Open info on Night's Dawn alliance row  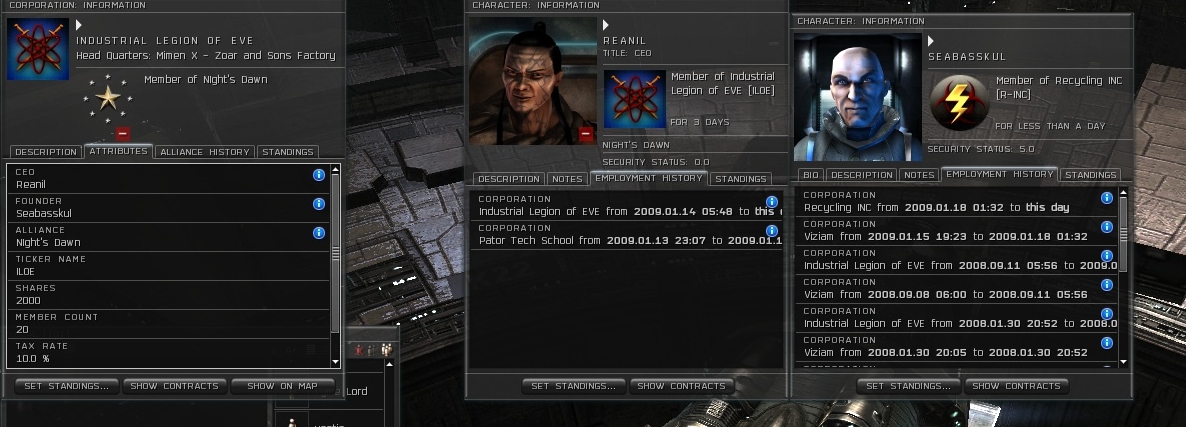point(319,233)
